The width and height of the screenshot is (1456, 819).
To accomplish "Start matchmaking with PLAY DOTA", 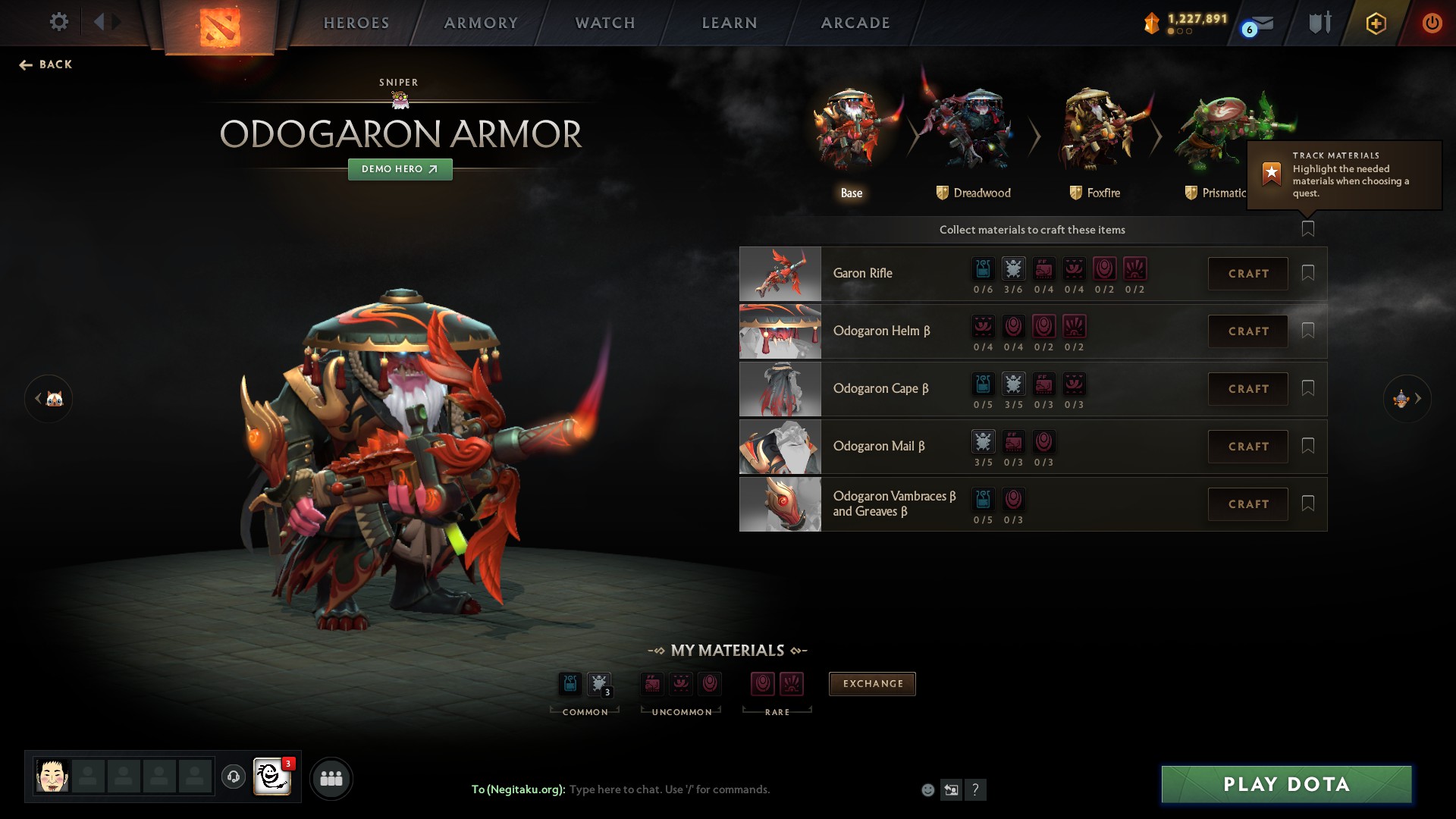I will tap(1286, 784).
